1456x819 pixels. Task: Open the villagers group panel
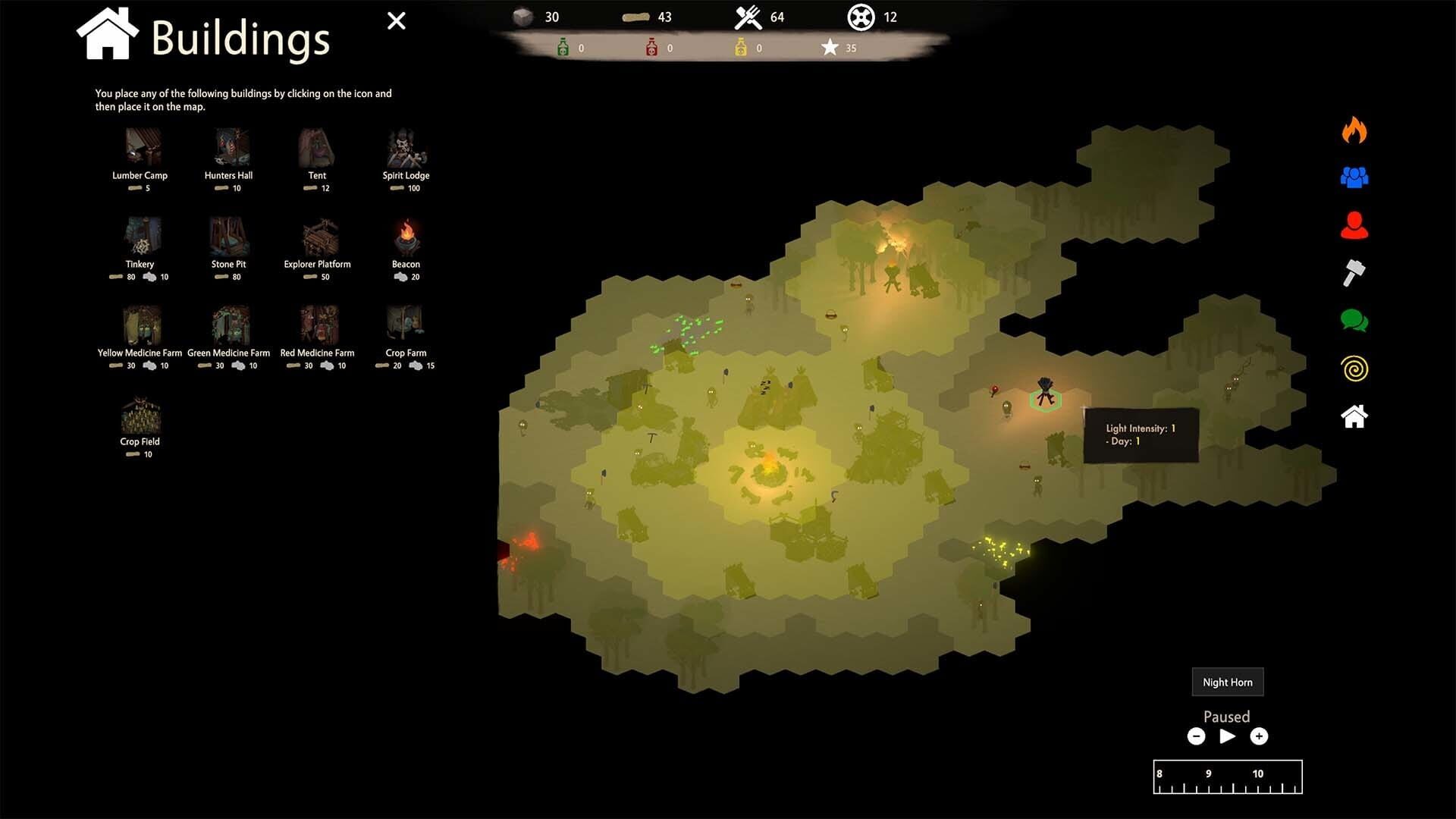click(1354, 177)
